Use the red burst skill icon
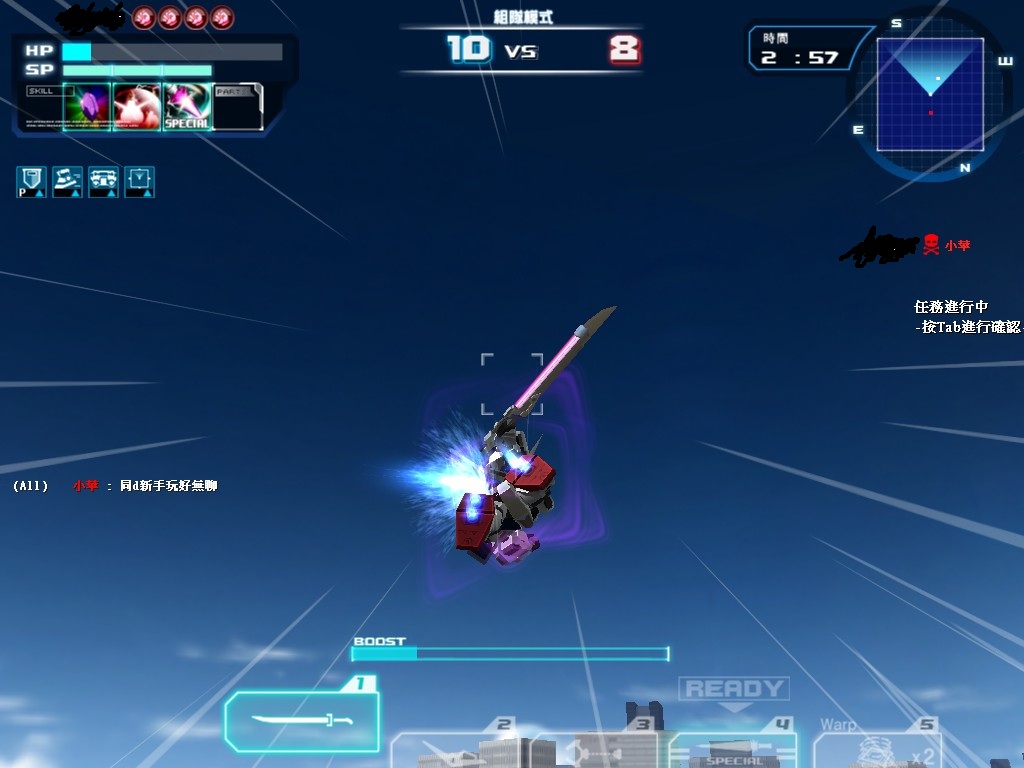The image size is (1024, 768). tap(137, 107)
